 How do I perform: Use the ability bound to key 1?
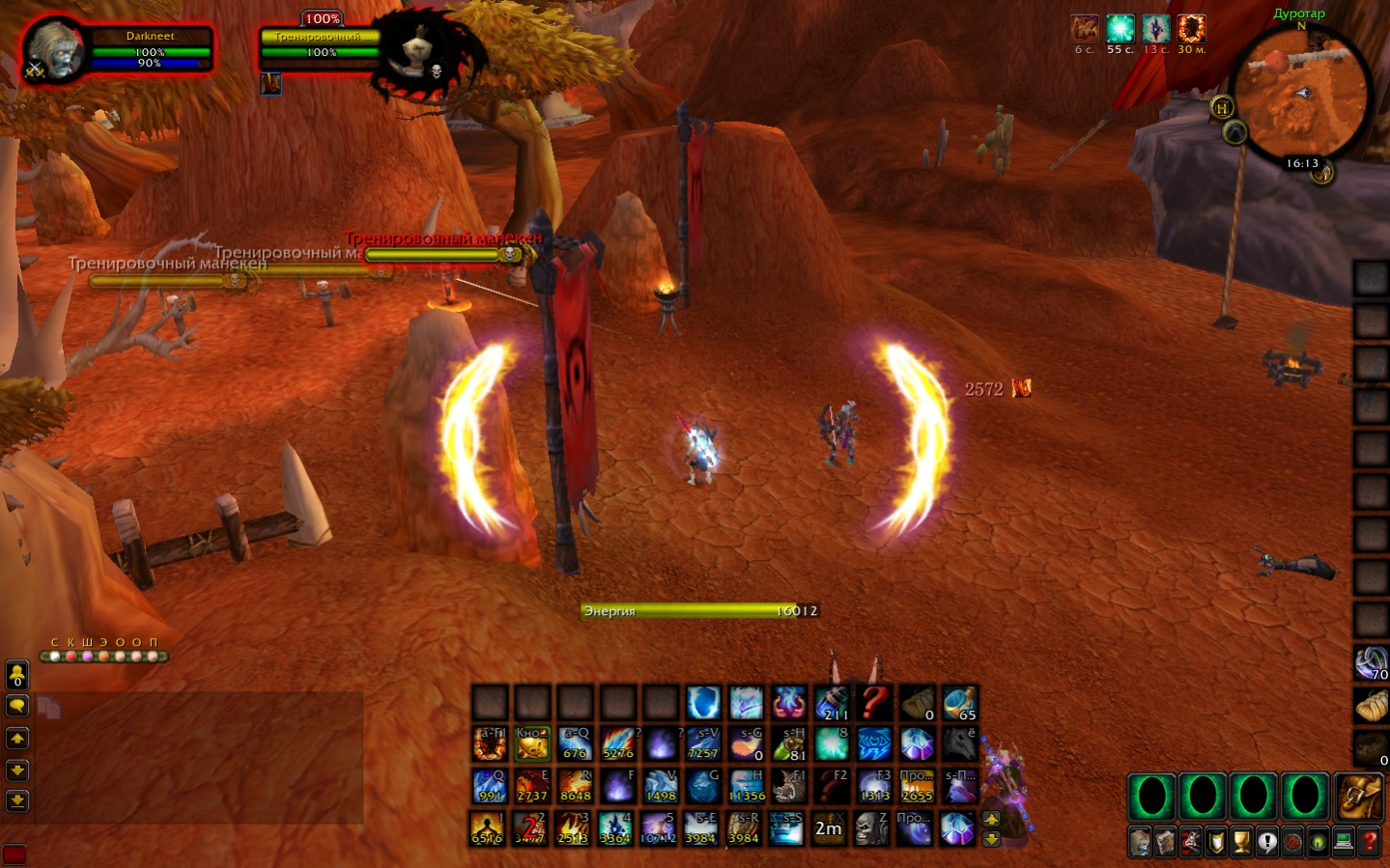[488, 828]
